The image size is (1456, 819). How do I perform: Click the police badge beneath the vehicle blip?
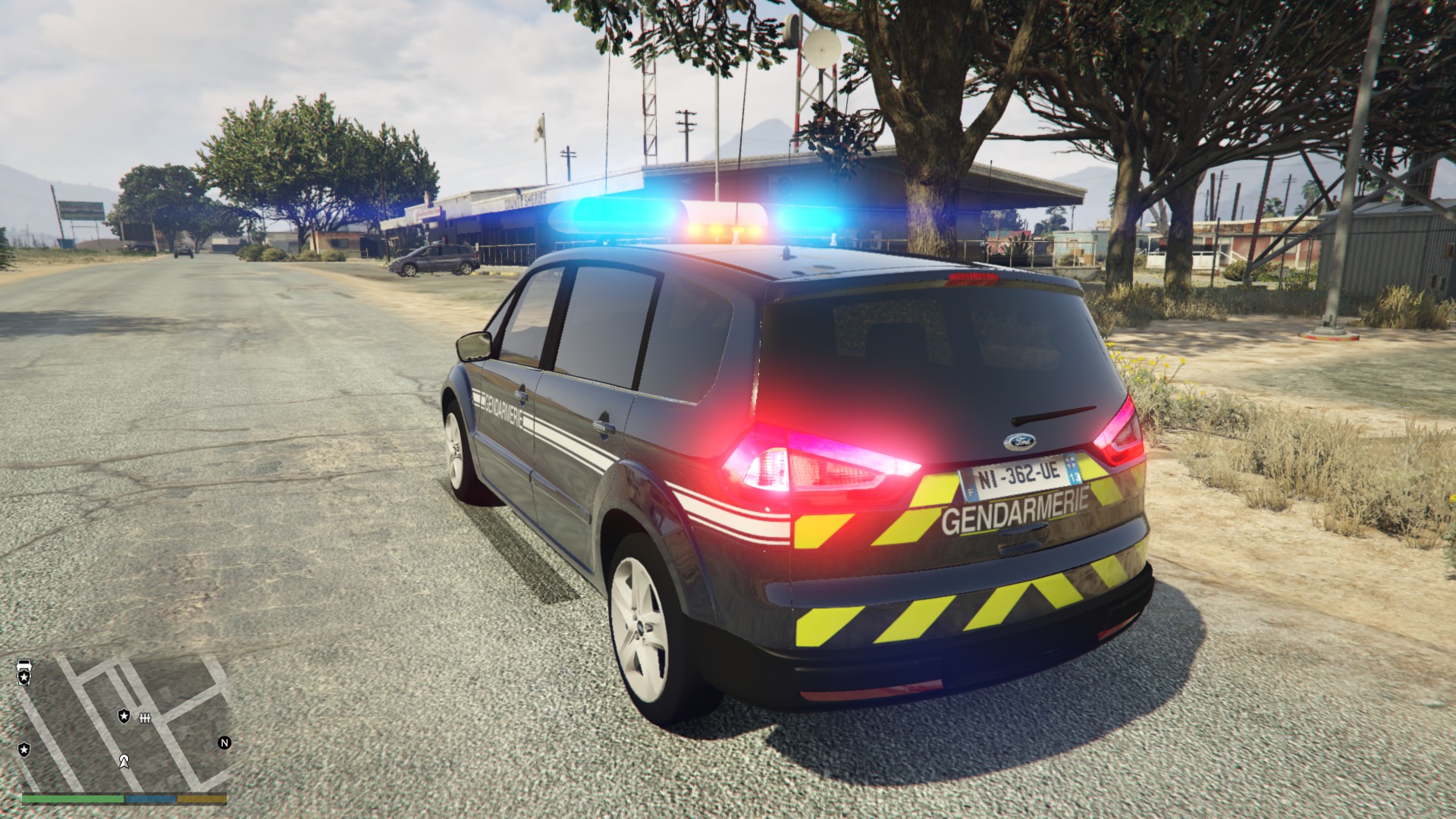point(24,678)
